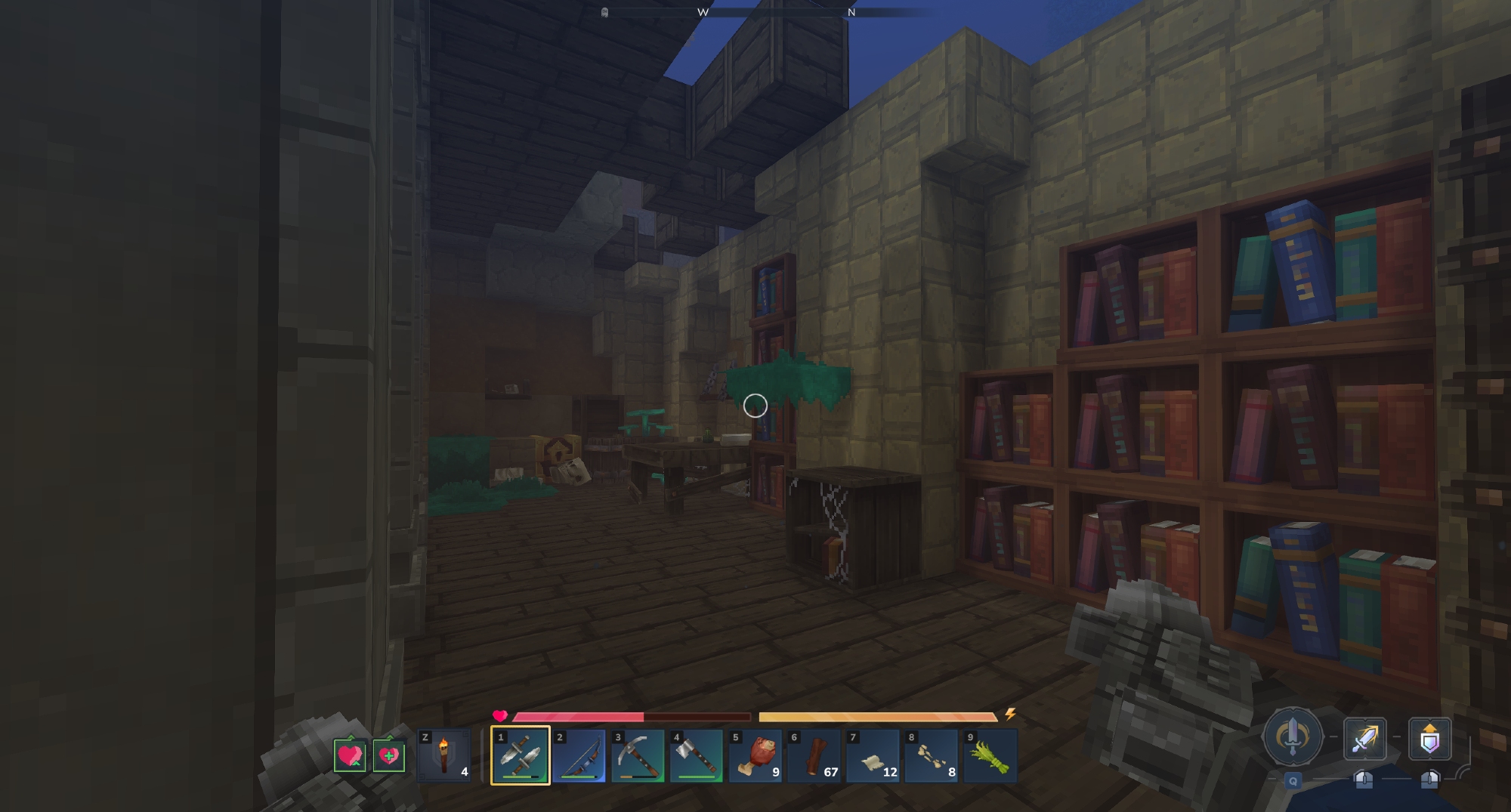Viewport: 1511px width, 812px height.
Task: Select the green plant fiber bundle
Action: pos(990,755)
